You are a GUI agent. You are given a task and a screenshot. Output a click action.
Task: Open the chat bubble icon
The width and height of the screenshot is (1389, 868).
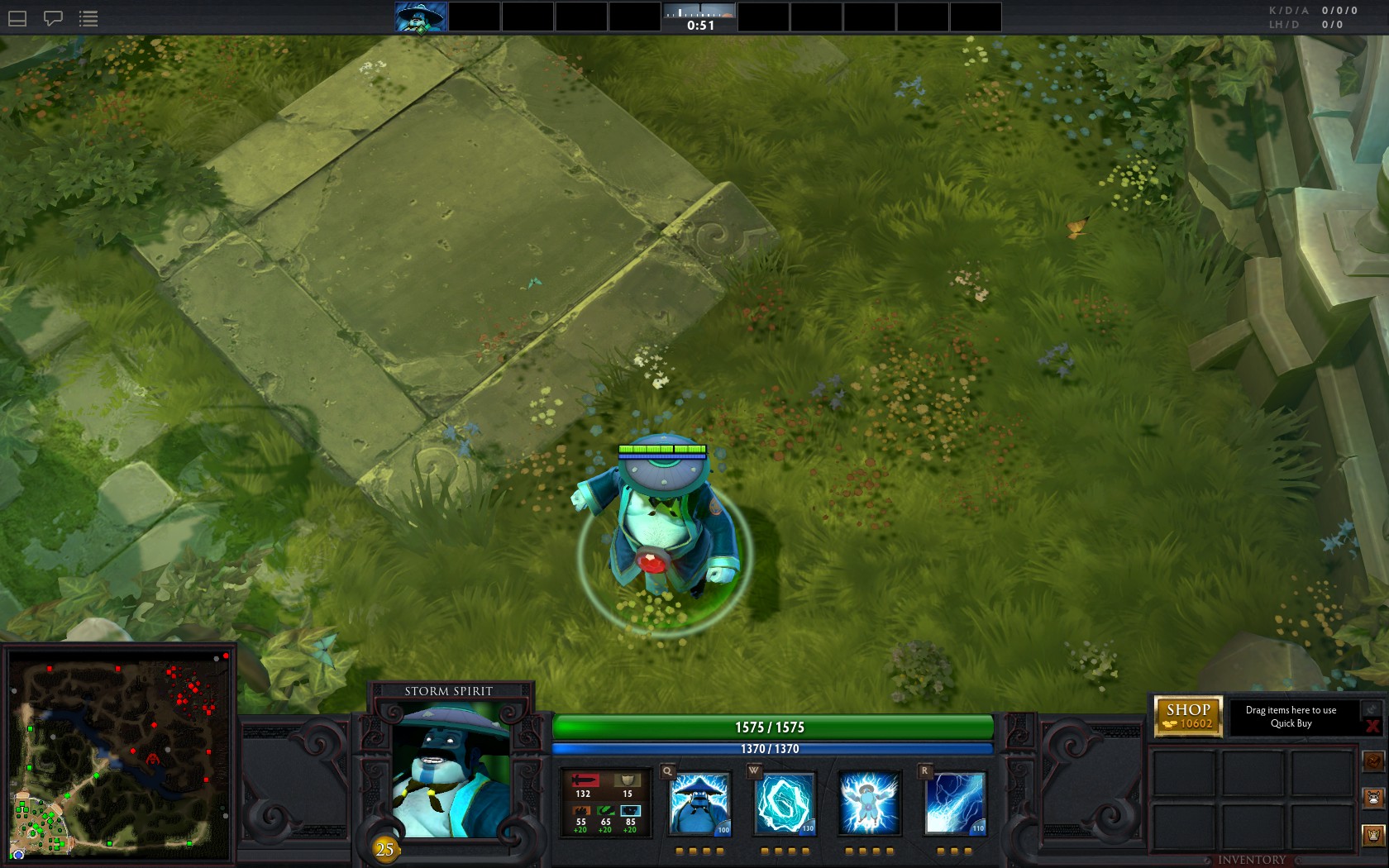click(52, 18)
